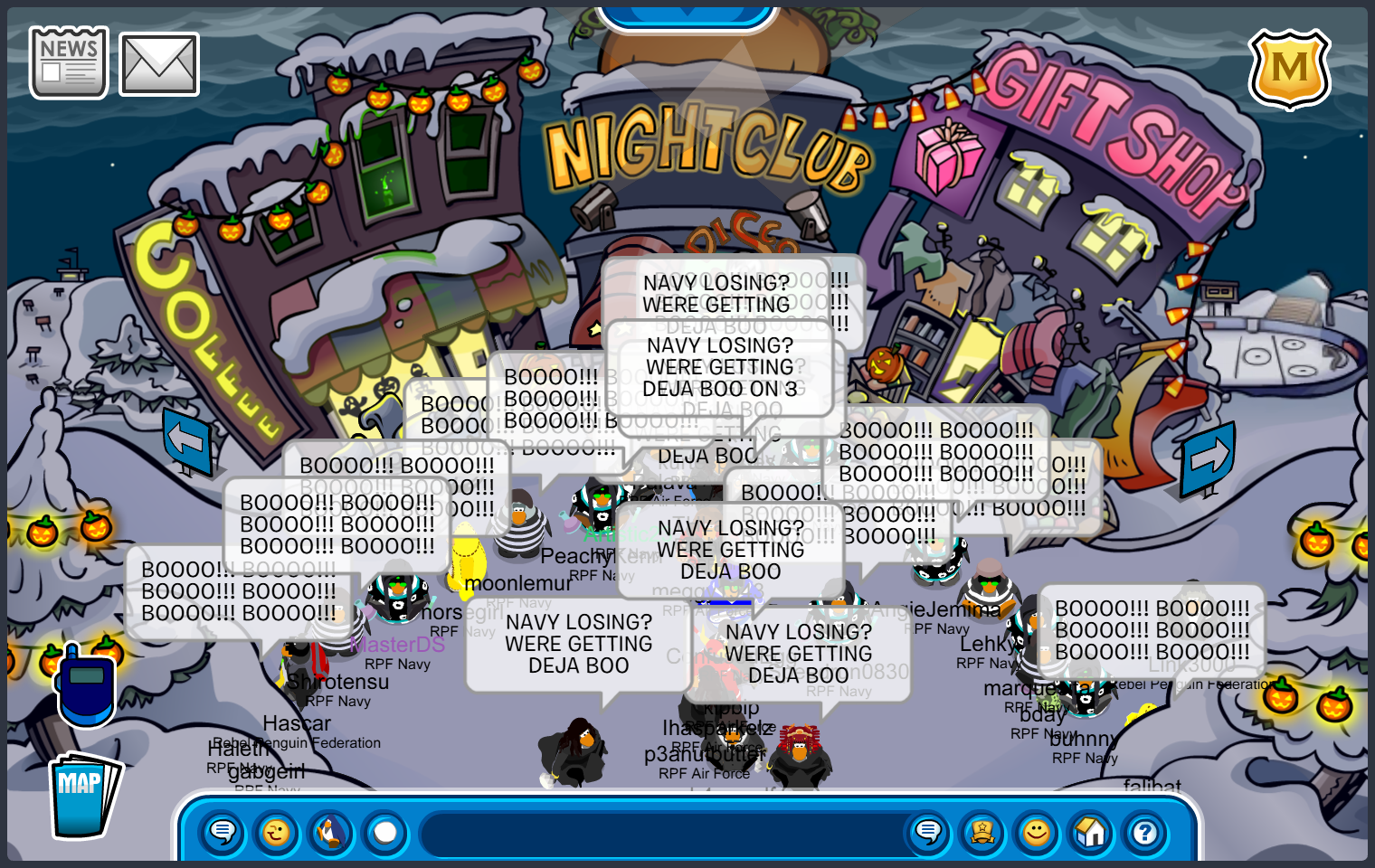
Task: Open the star badge player card
Action: point(982,832)
